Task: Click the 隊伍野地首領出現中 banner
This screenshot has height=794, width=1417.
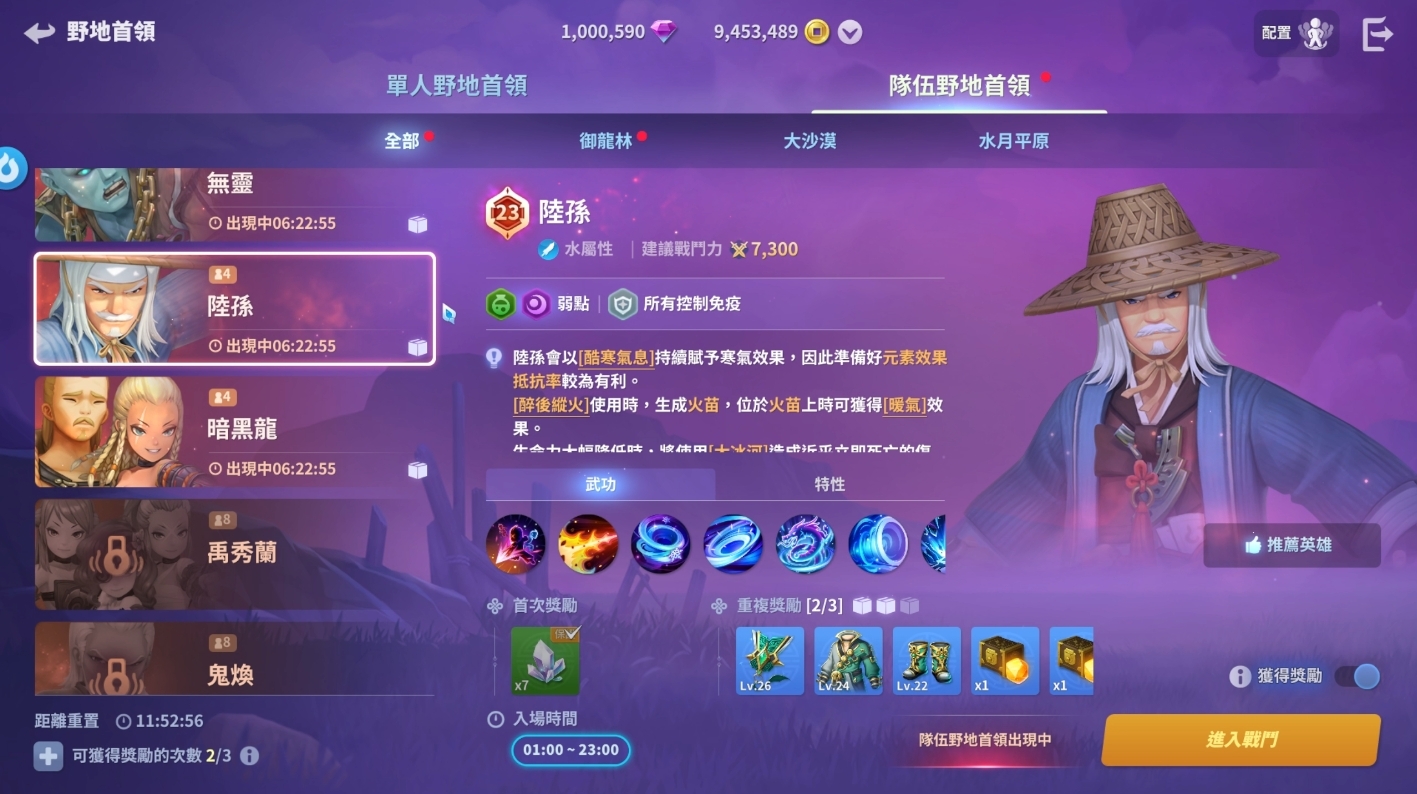Action: coord(984,738)
